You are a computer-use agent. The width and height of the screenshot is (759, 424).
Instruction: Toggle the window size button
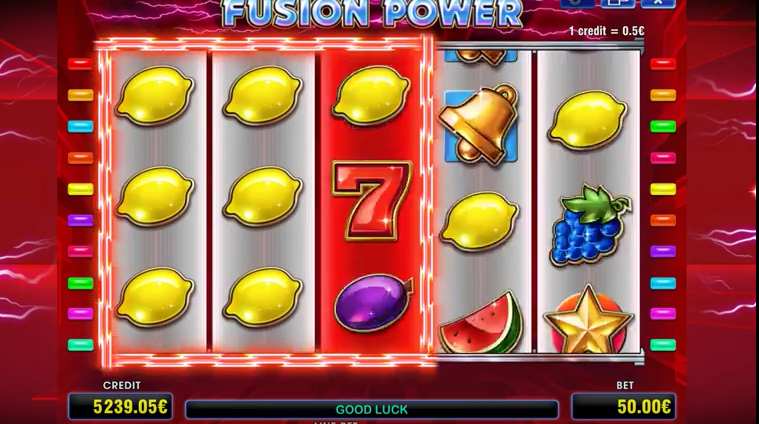(x=616, y=3)
